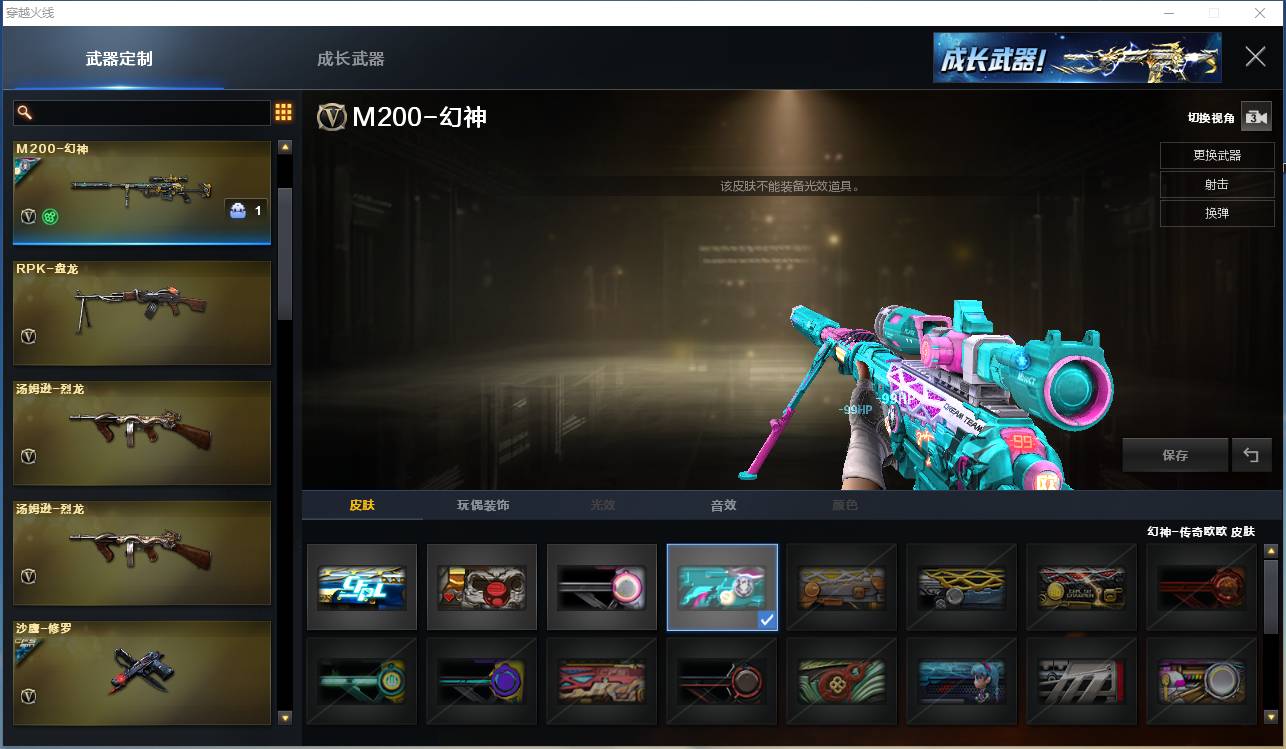
Task: Choose the anime girl skin thumbnail
Action: point(961,681)
